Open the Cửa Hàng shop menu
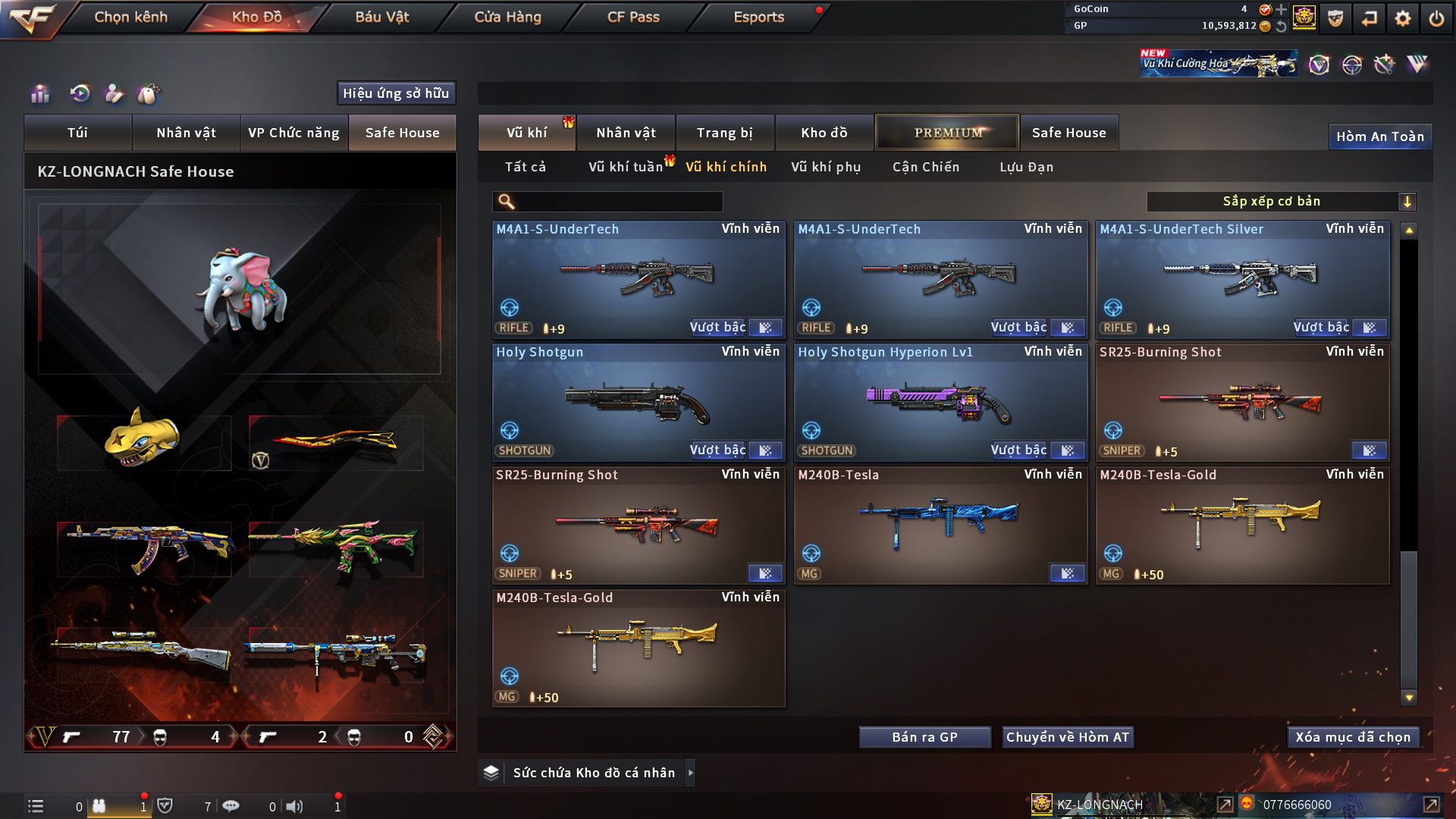Image resolution: width=1456 pixels, height=819 pixels. pos(507,17)
